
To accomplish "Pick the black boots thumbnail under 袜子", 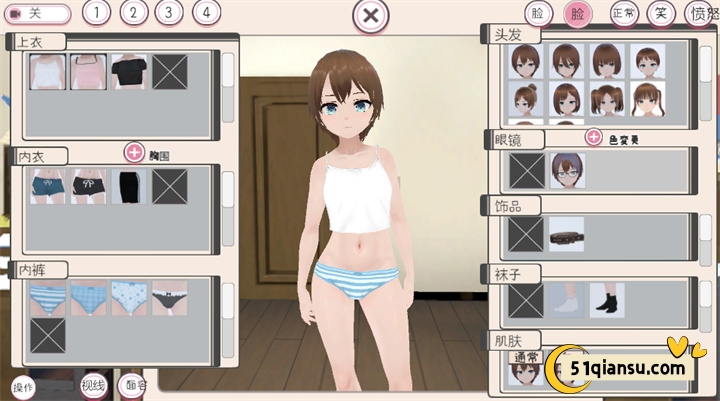I will (606, 299).
